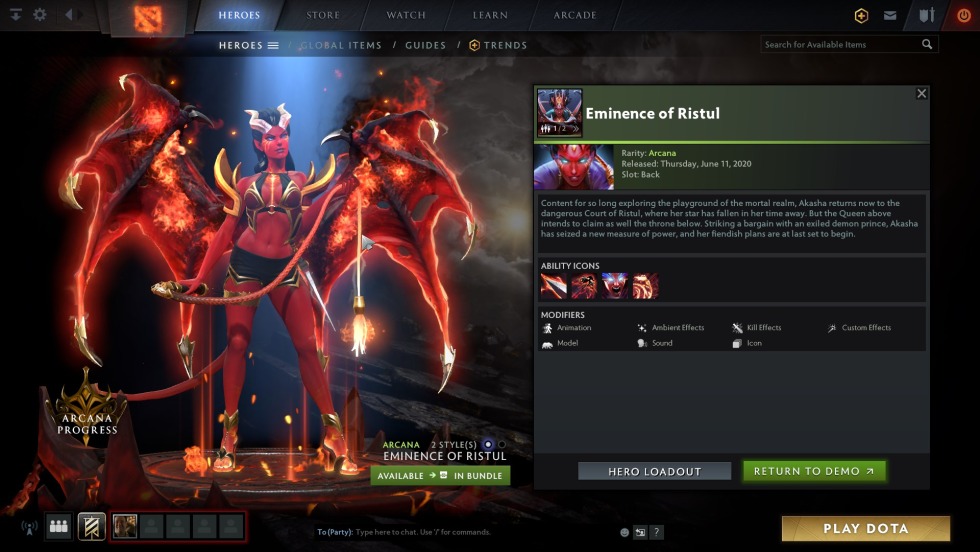The image size is (980, 552).
Task: Switch to the Store tab
Action: [x=323, y=15]
